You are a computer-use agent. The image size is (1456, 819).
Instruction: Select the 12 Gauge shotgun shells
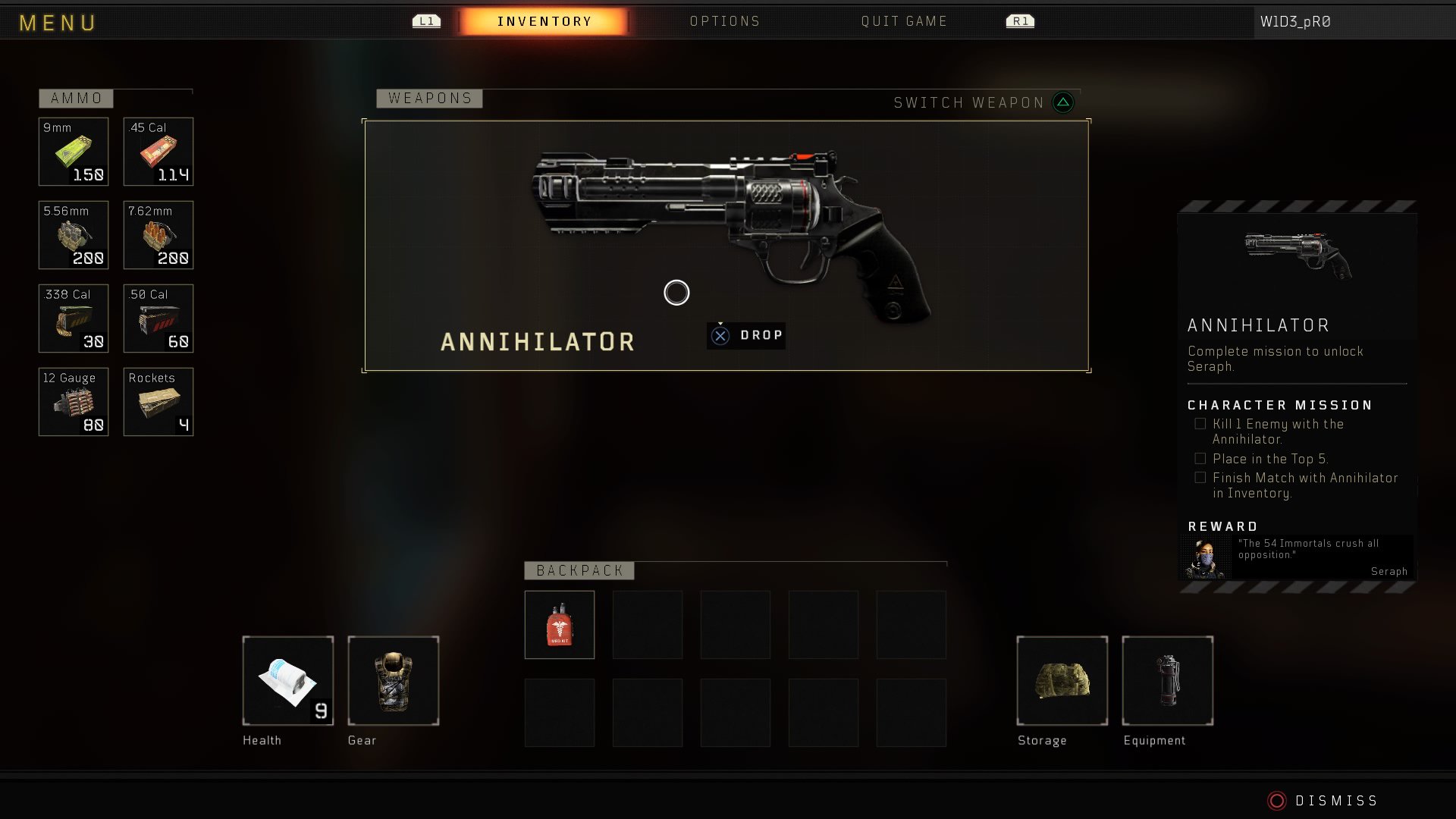click(74, 402)
